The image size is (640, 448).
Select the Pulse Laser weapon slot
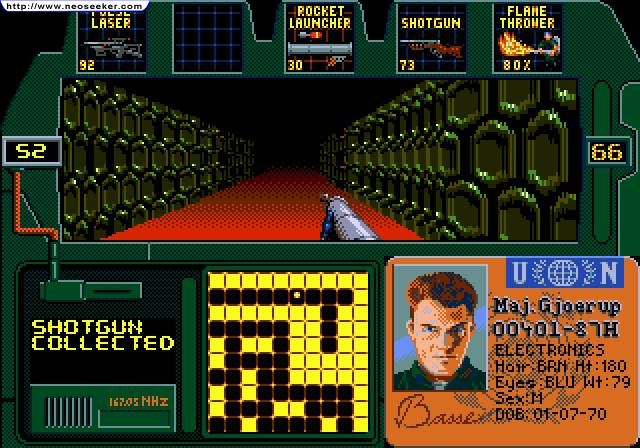click(110, 40)
